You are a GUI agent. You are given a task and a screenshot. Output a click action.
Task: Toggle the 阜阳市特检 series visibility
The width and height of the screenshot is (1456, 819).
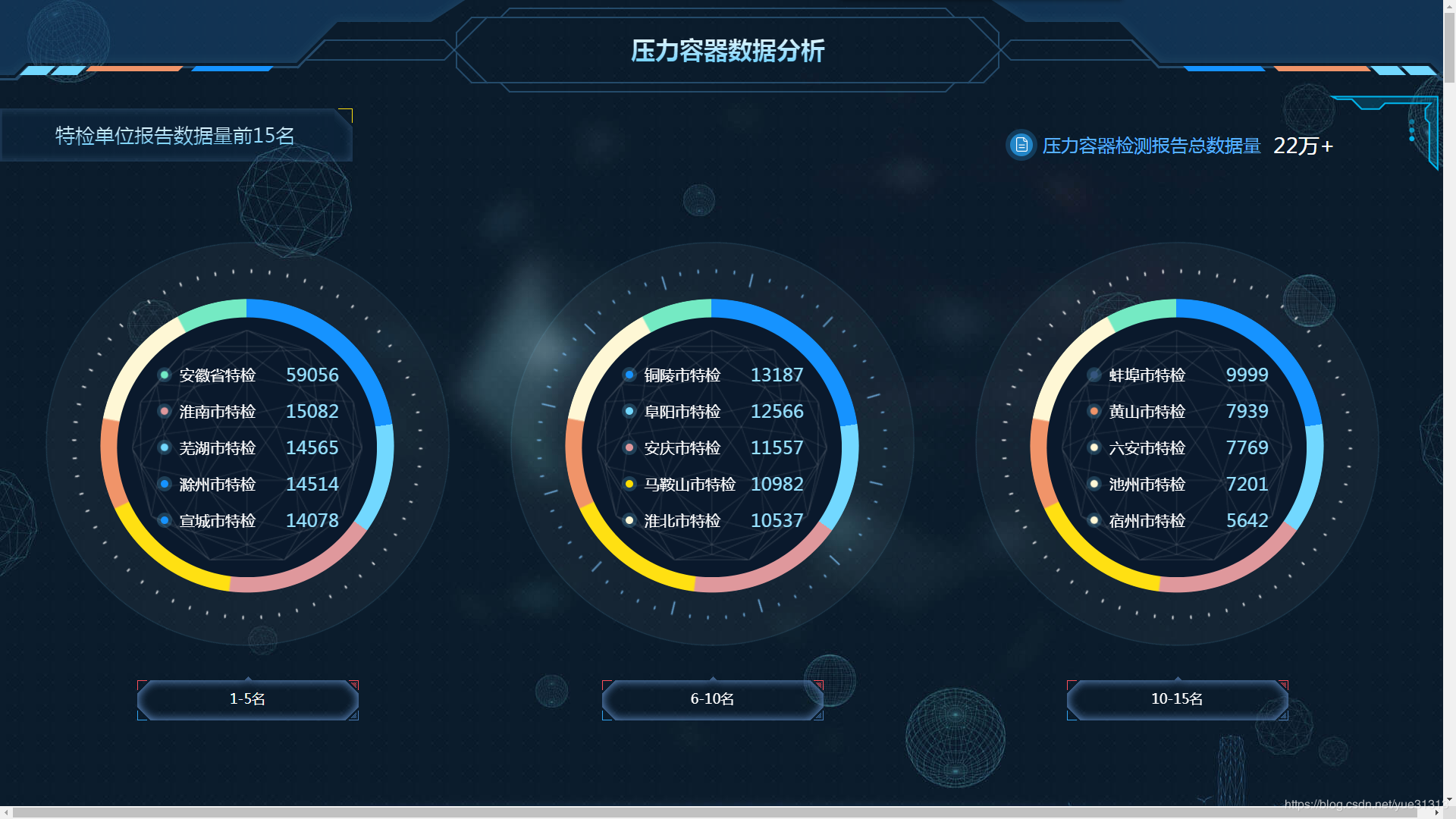click(628, 411)
